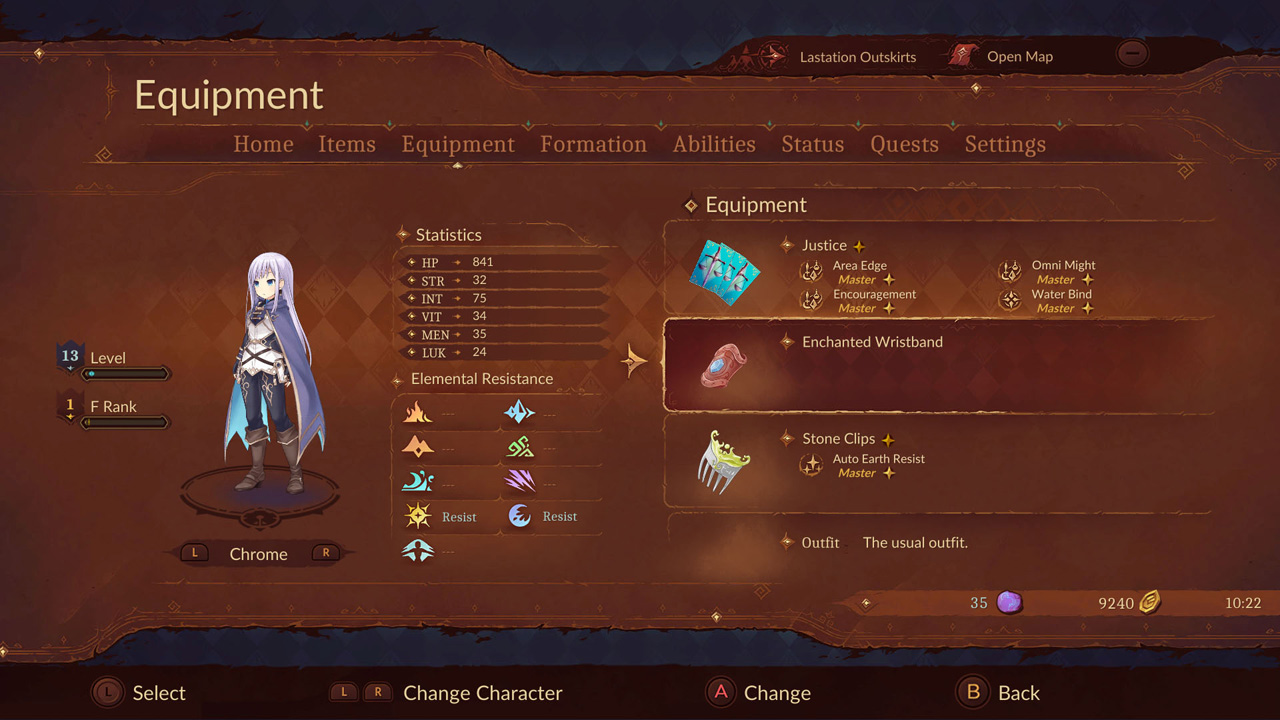Click the fire elemental resistance icon

(x=418, y=412)
